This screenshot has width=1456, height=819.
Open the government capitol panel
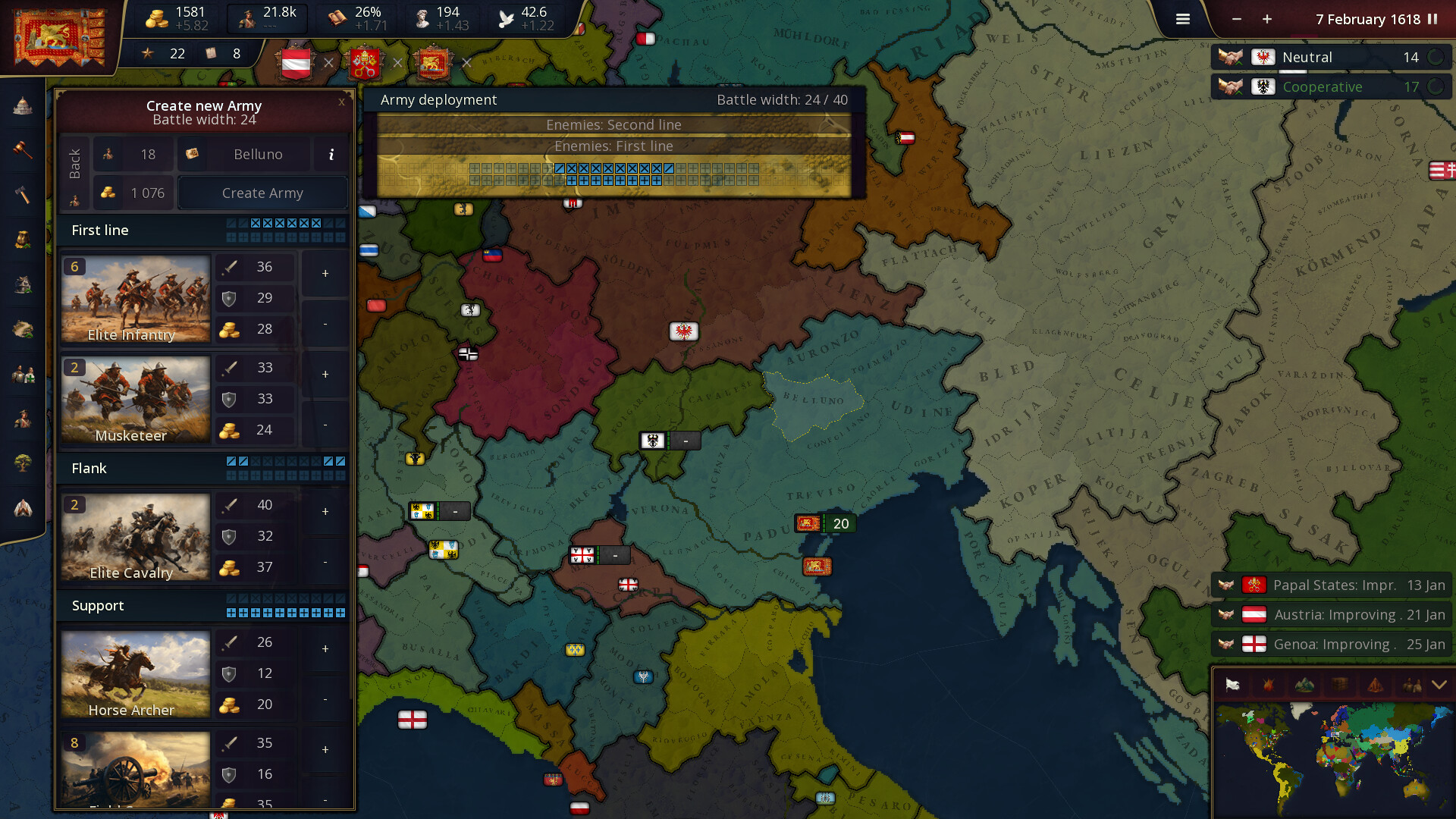(21, 106)
